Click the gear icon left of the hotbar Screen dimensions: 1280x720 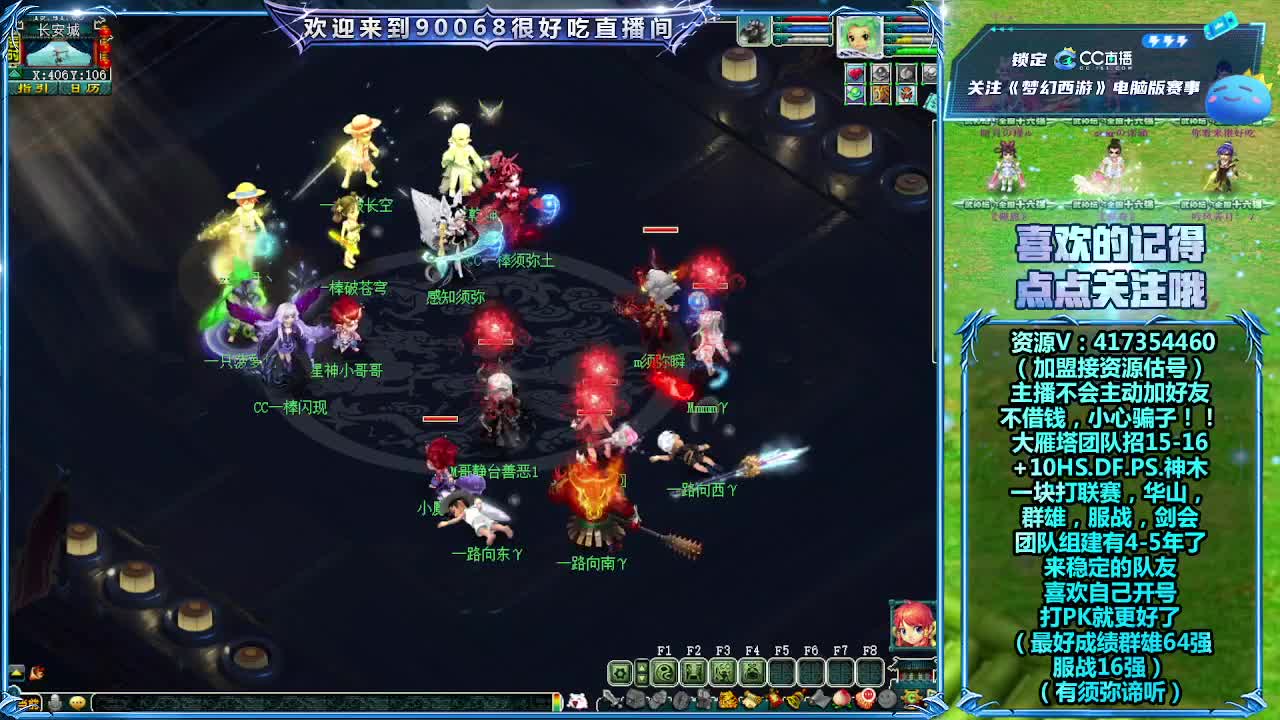pos(619,671)
